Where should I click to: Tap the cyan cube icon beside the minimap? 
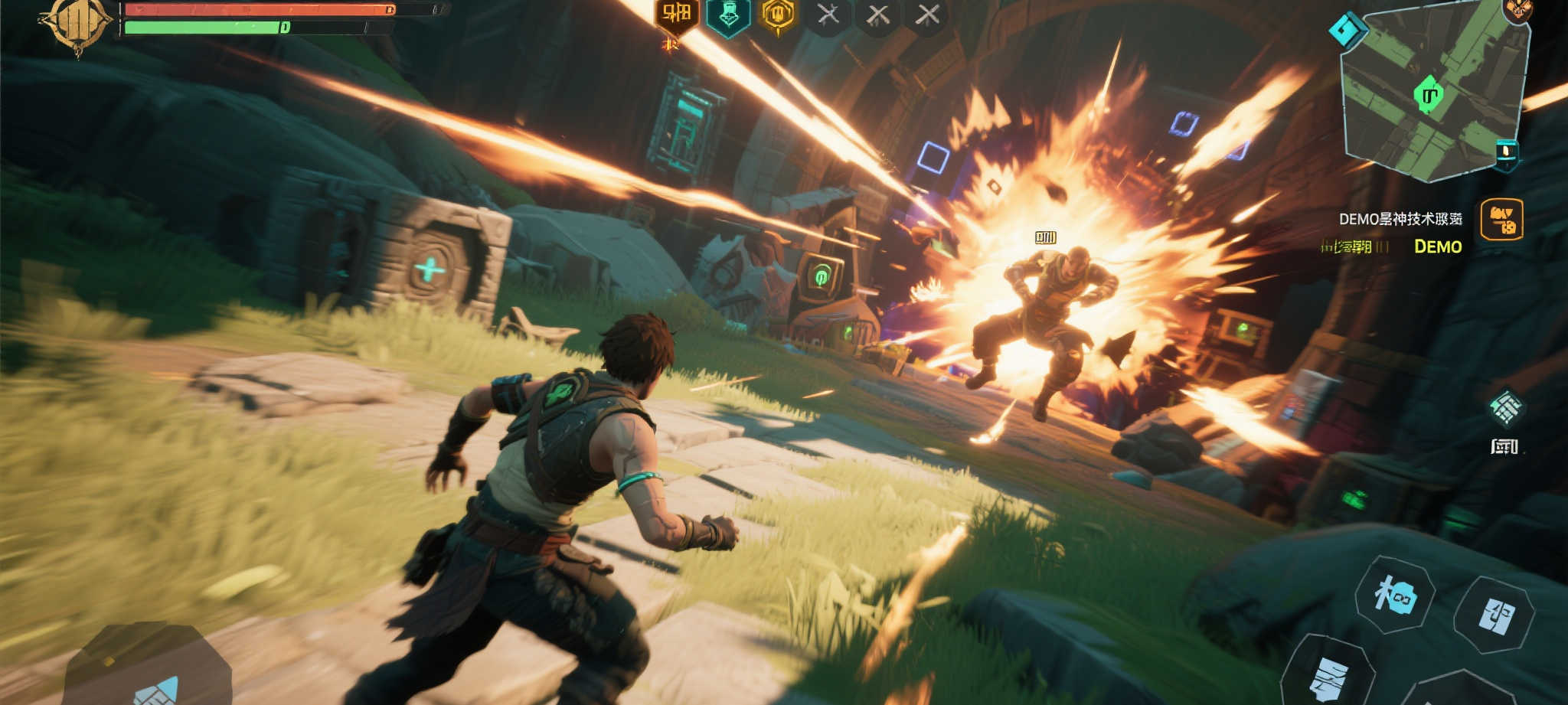1347,30
